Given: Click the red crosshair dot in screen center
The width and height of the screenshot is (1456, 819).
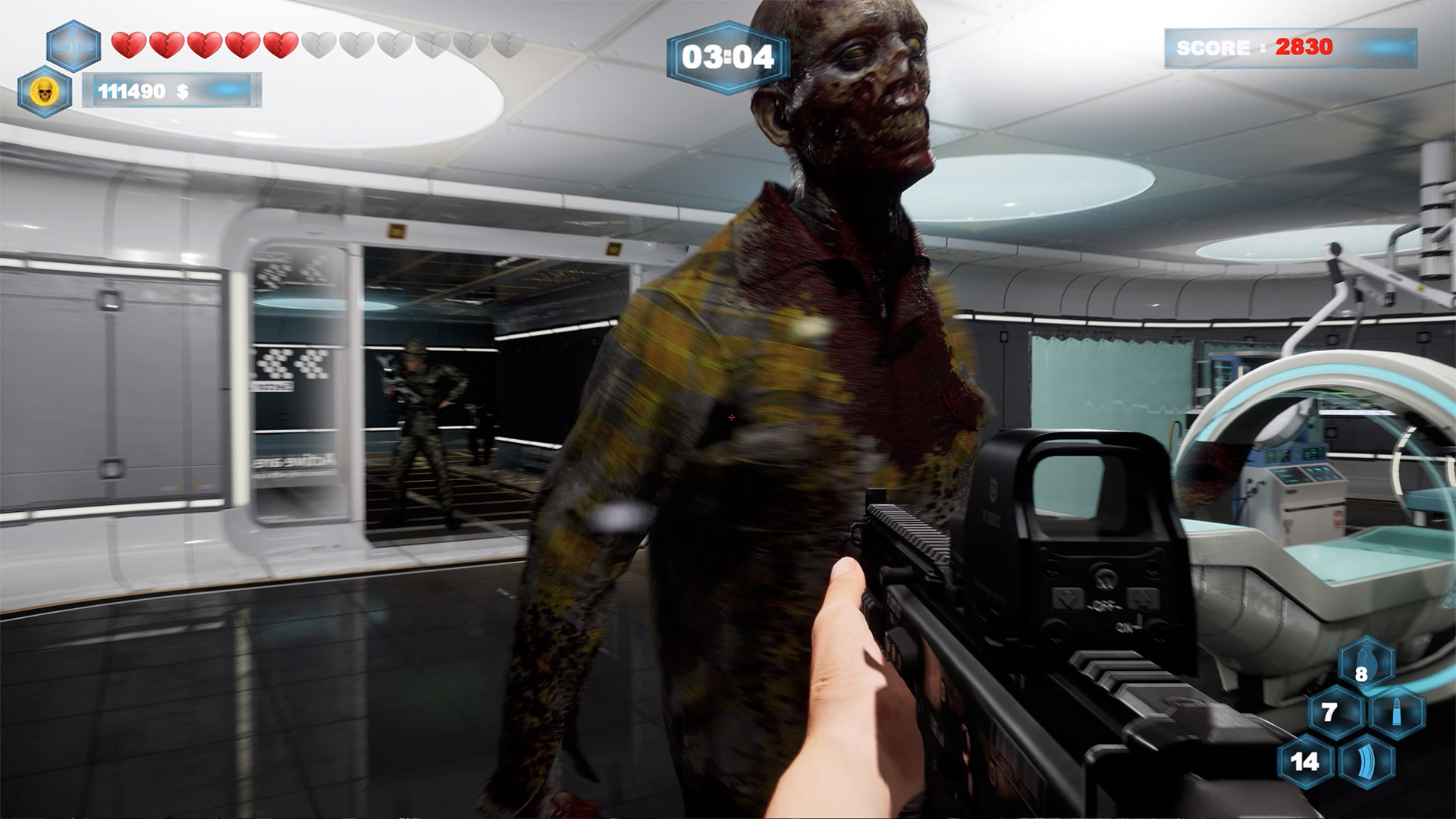Looking at the screenshot, I should (x=730, y=418).
